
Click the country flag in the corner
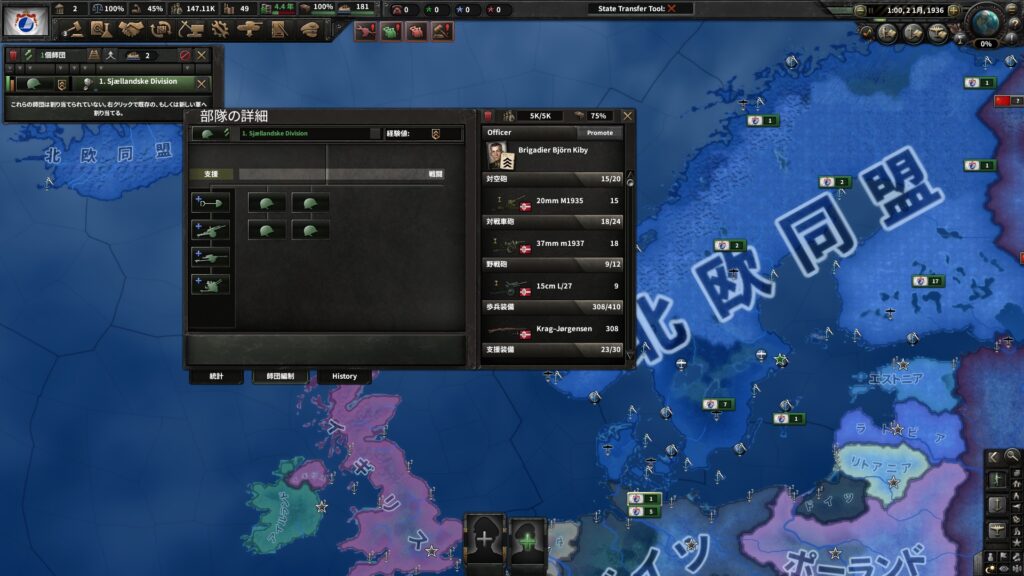(26, 22)
